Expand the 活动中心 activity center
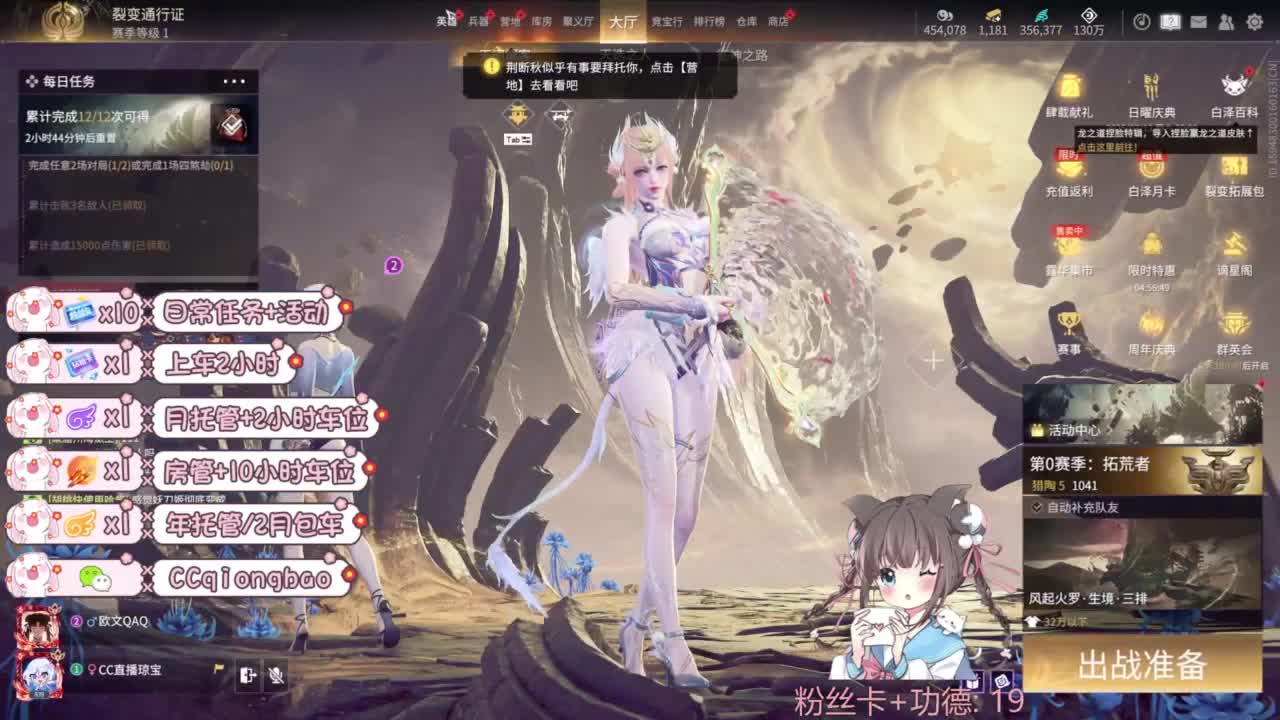This screenshot has height=720, width=1280. point(1074,433)
